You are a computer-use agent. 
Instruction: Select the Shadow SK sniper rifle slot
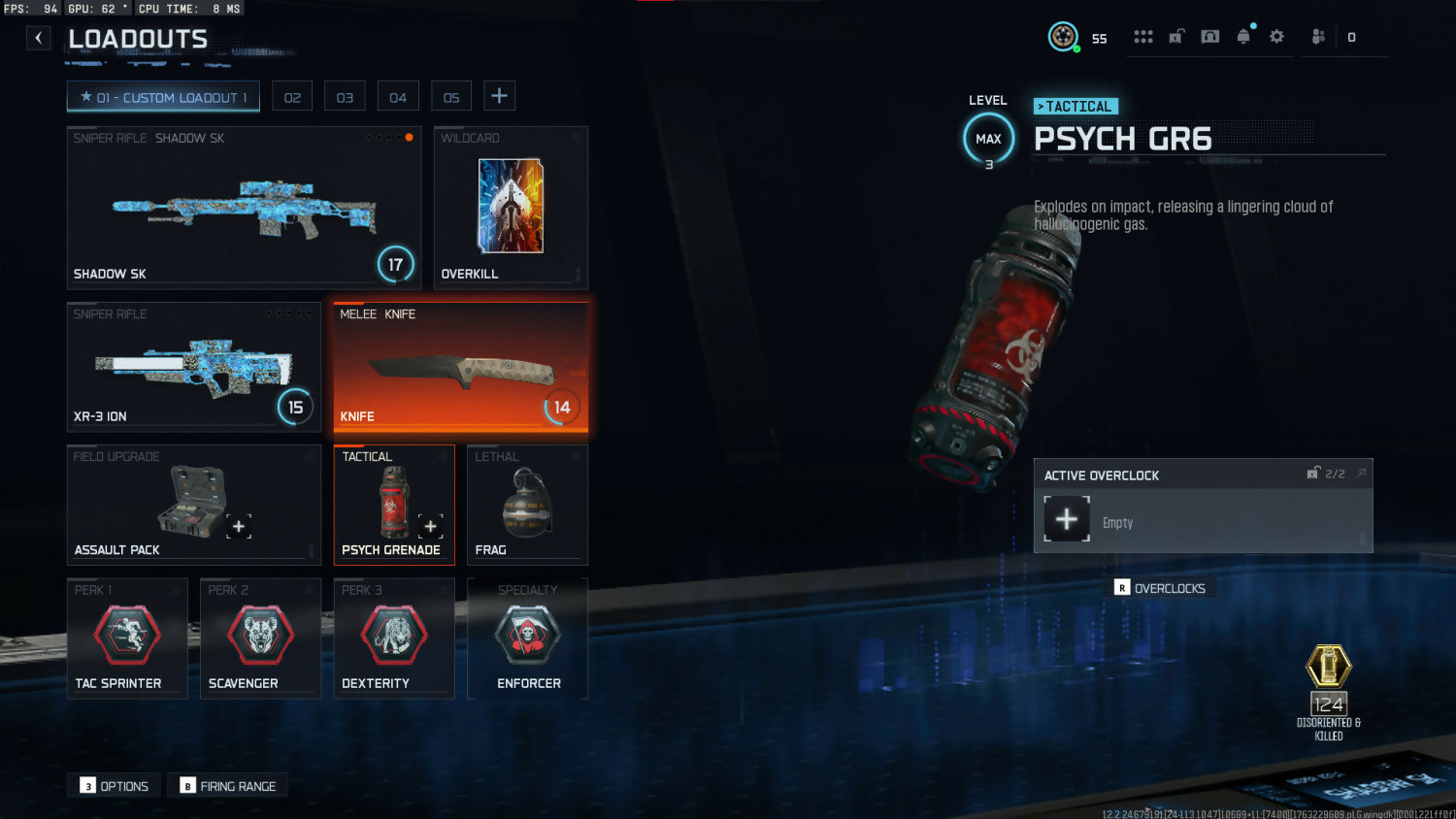[244, 208]
